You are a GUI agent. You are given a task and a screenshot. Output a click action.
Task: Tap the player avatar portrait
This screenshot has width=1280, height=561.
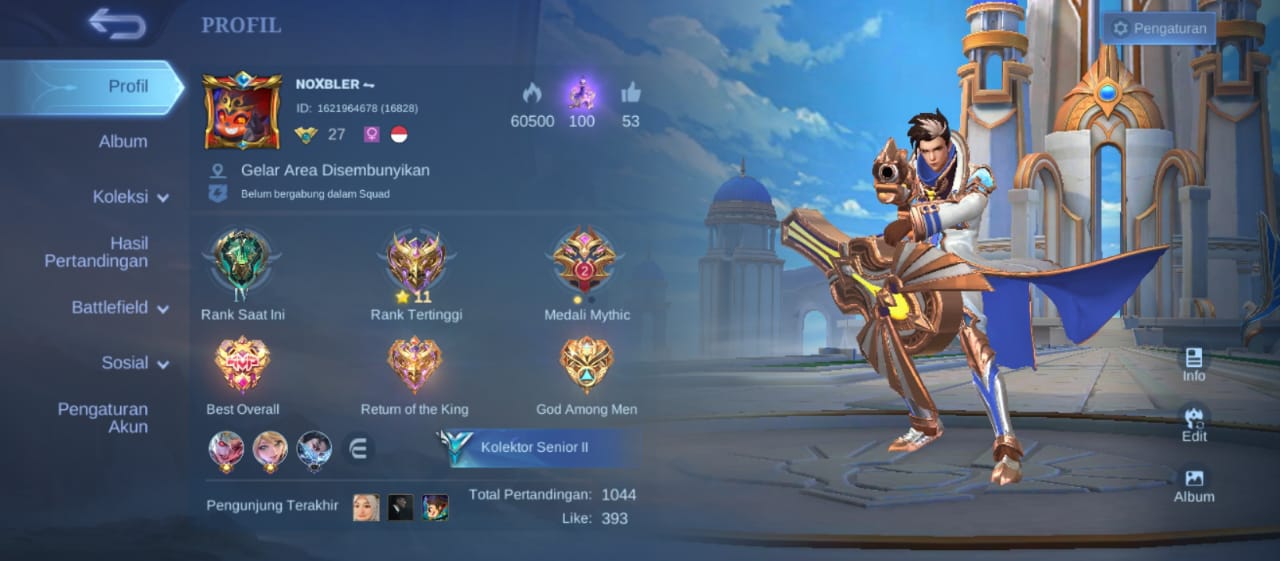tap(242, 111)
